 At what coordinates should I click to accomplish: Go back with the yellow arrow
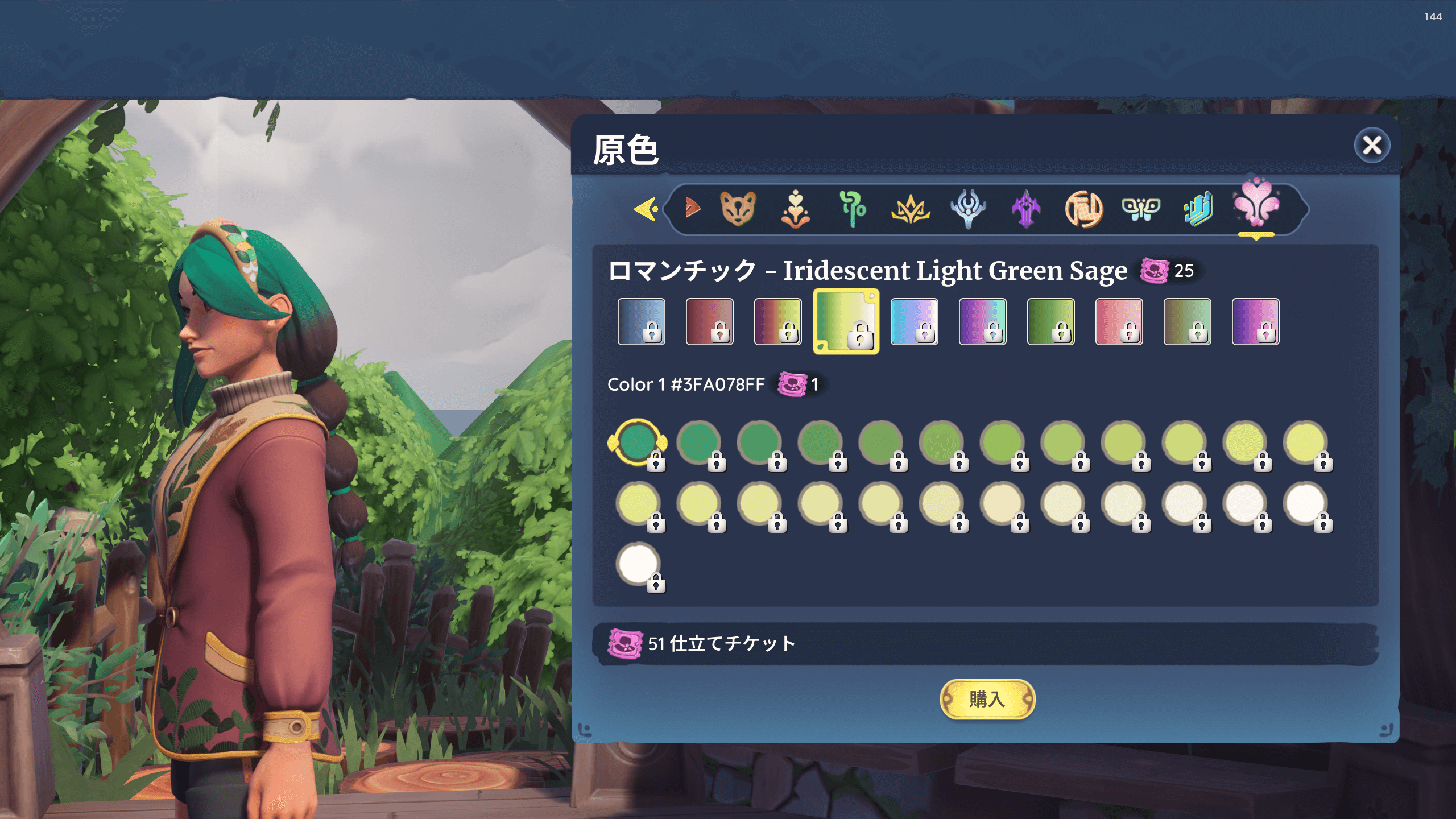[646, 209]
